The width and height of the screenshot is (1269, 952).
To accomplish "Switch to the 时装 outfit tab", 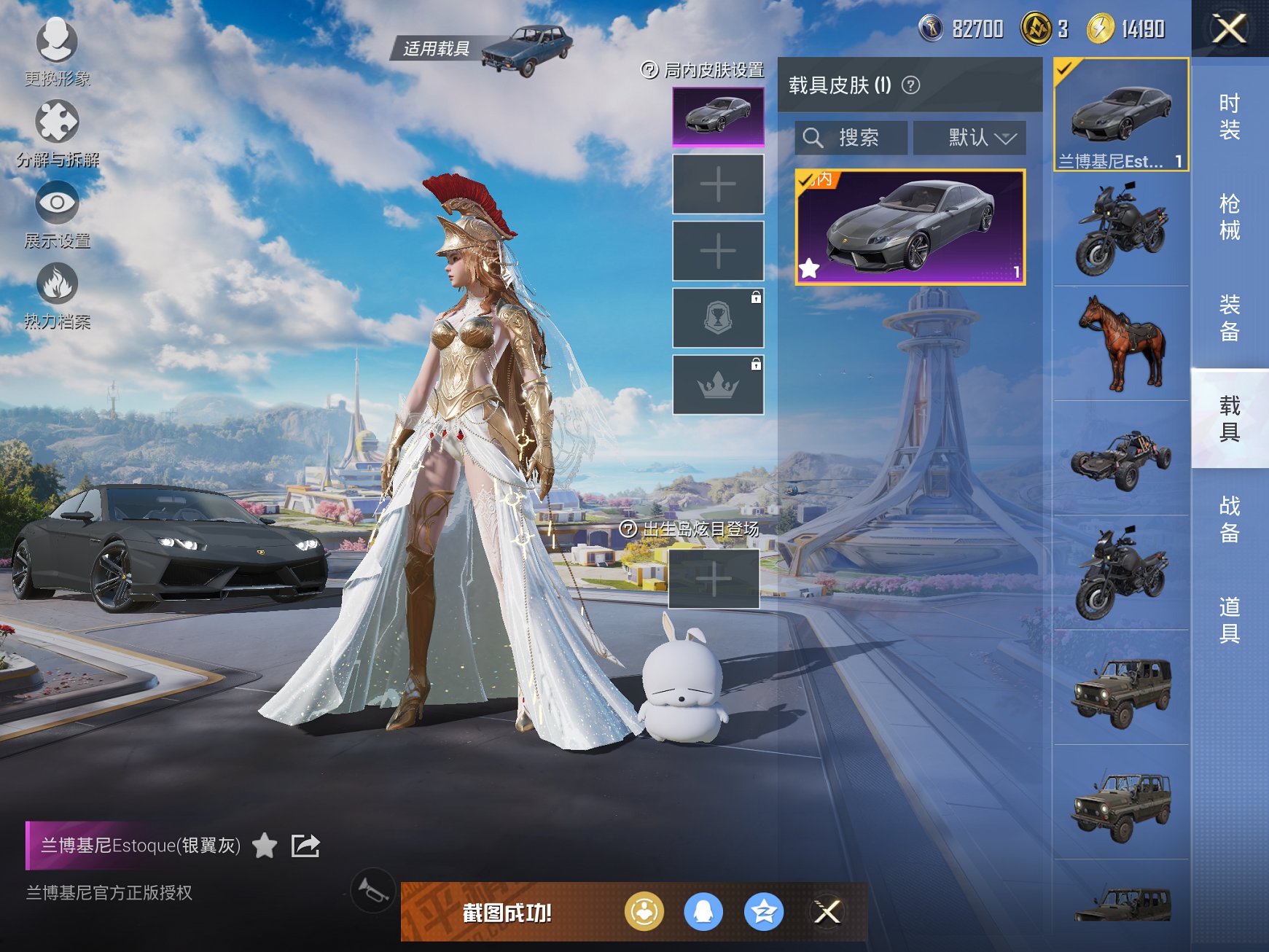I will click(x=1229, y=117).
